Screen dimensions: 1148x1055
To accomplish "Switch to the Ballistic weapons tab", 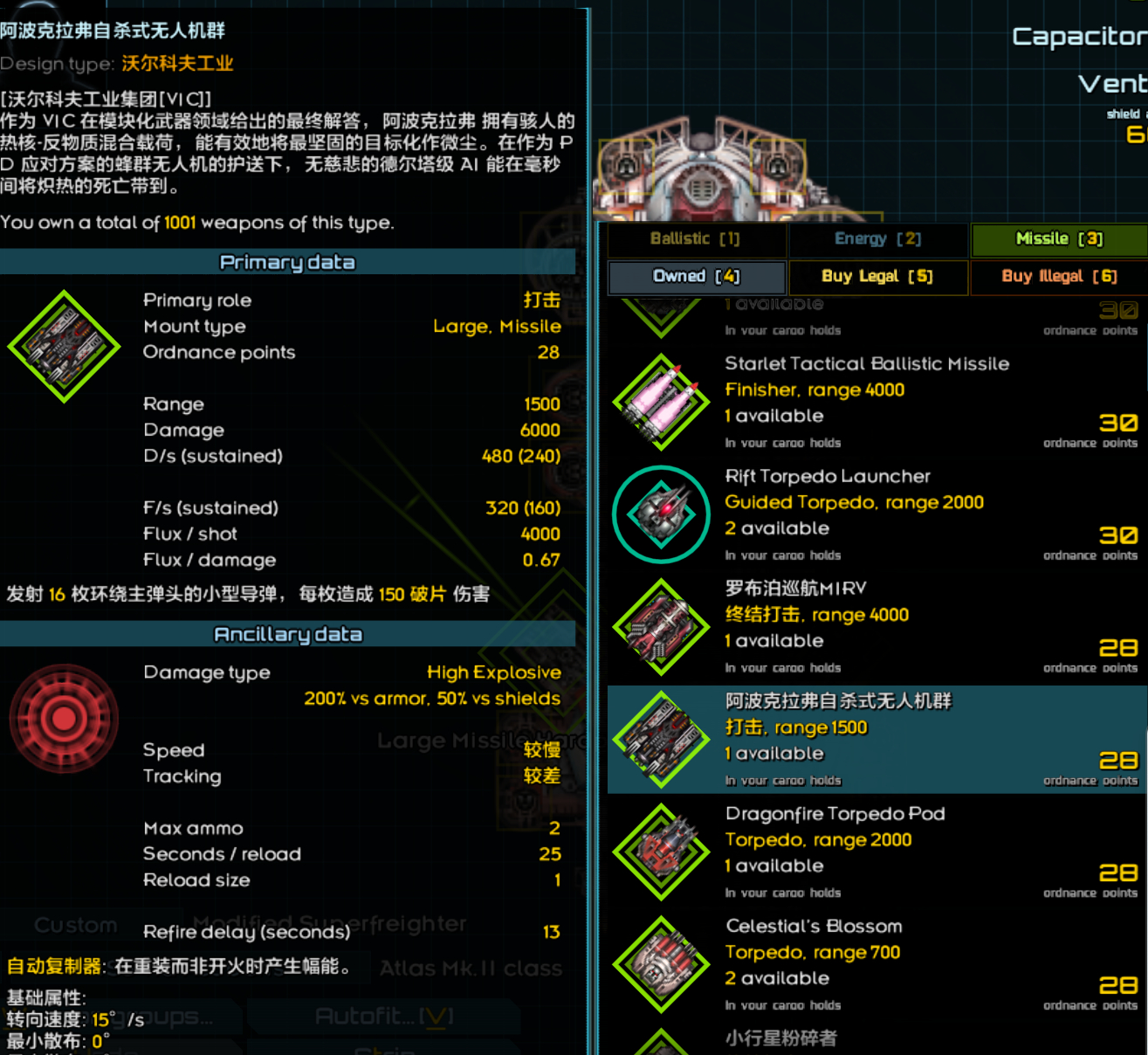I will click(696, 238).
